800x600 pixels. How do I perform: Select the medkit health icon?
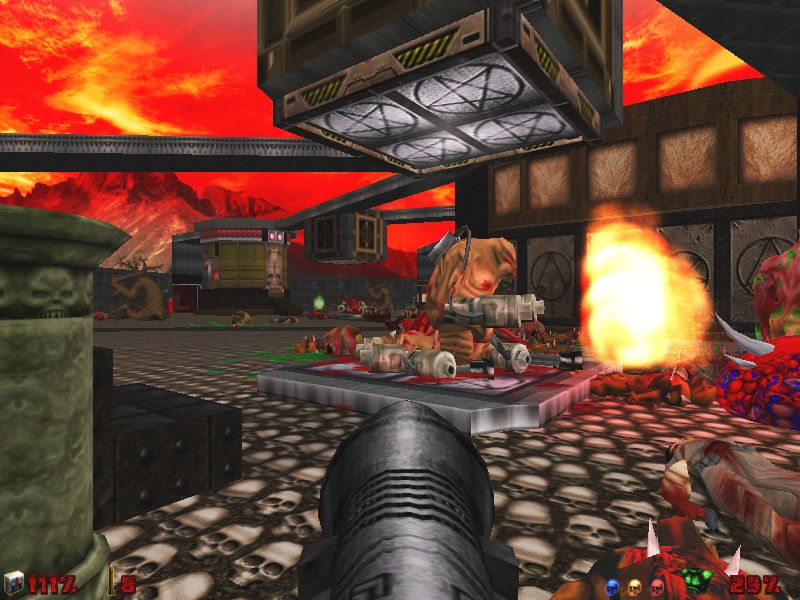14,583
